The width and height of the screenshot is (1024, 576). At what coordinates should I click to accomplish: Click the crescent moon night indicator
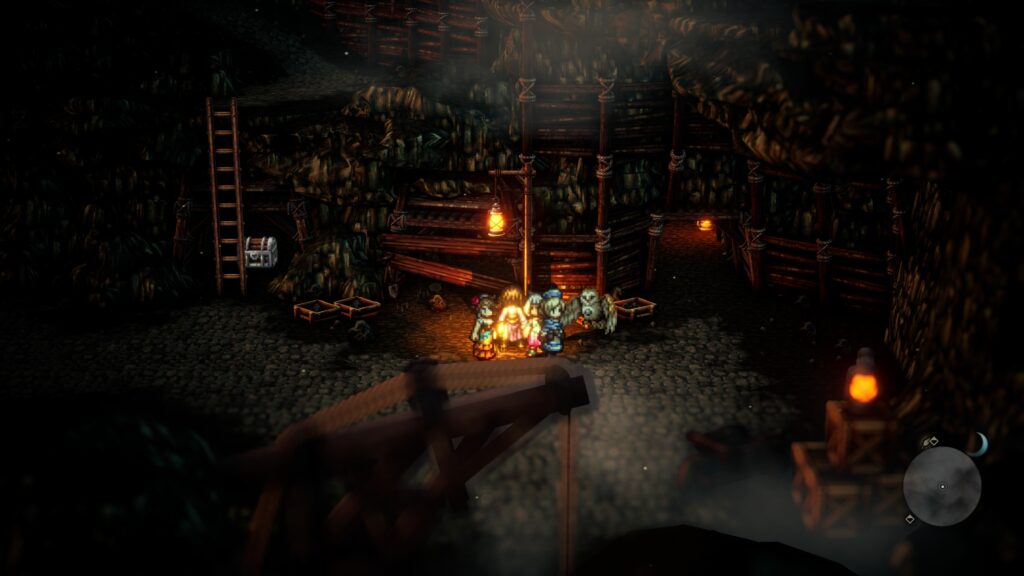(x=977, y=444)
